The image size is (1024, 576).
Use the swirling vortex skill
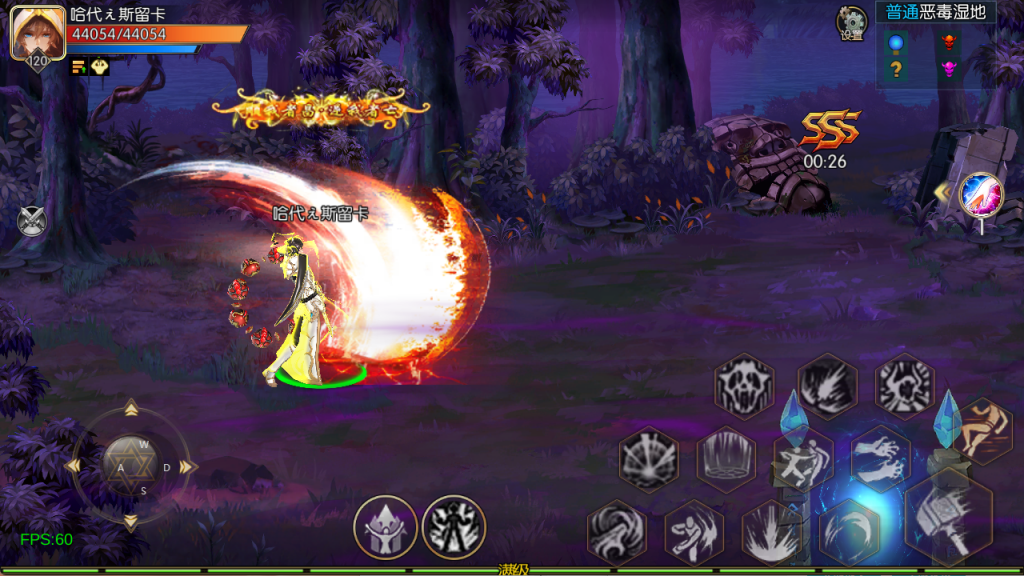click(616, 531)
